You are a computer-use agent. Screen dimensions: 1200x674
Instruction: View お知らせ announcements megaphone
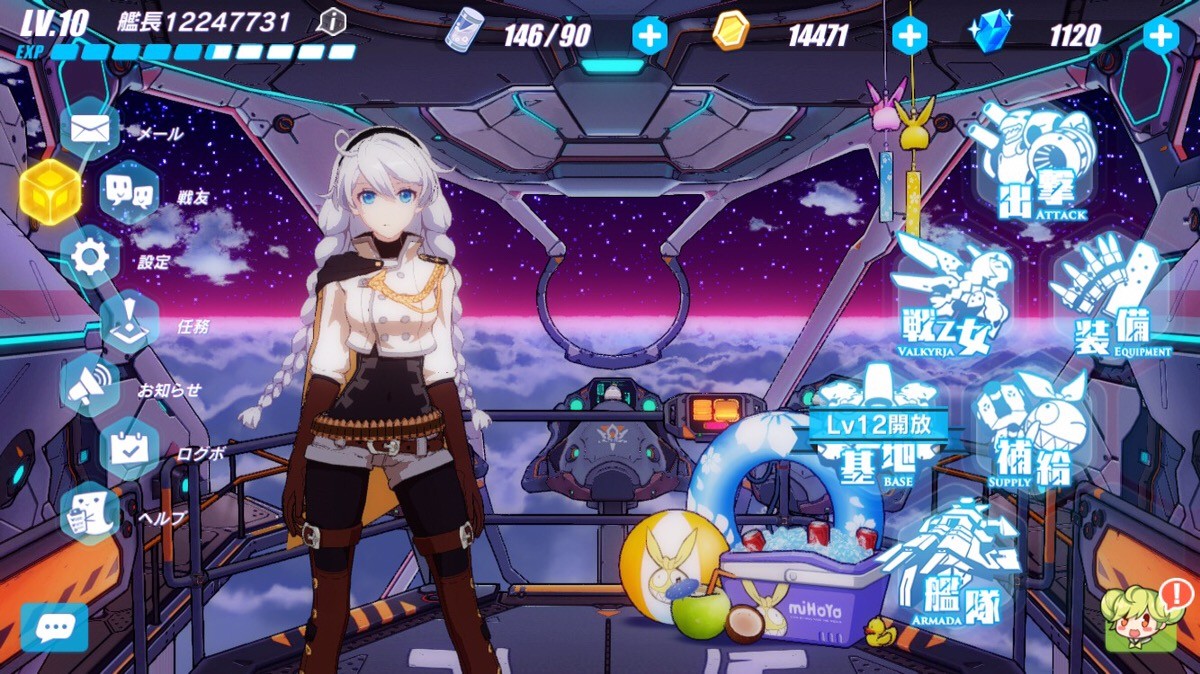tap(90, 386)
